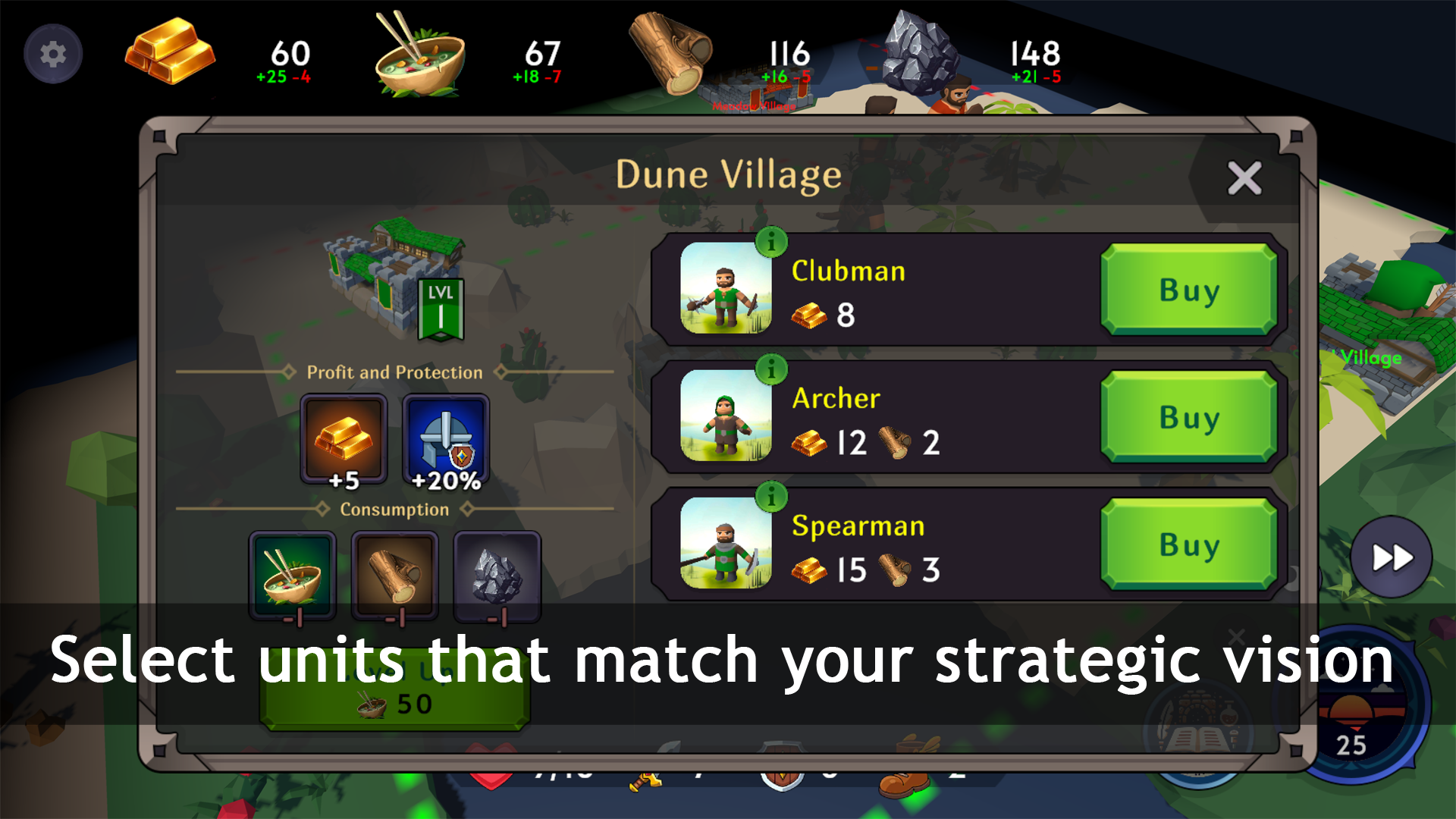Select the Spearman portrait thumbnail
The height and width of the screenshot is (819, 1456).
point(726,544)
